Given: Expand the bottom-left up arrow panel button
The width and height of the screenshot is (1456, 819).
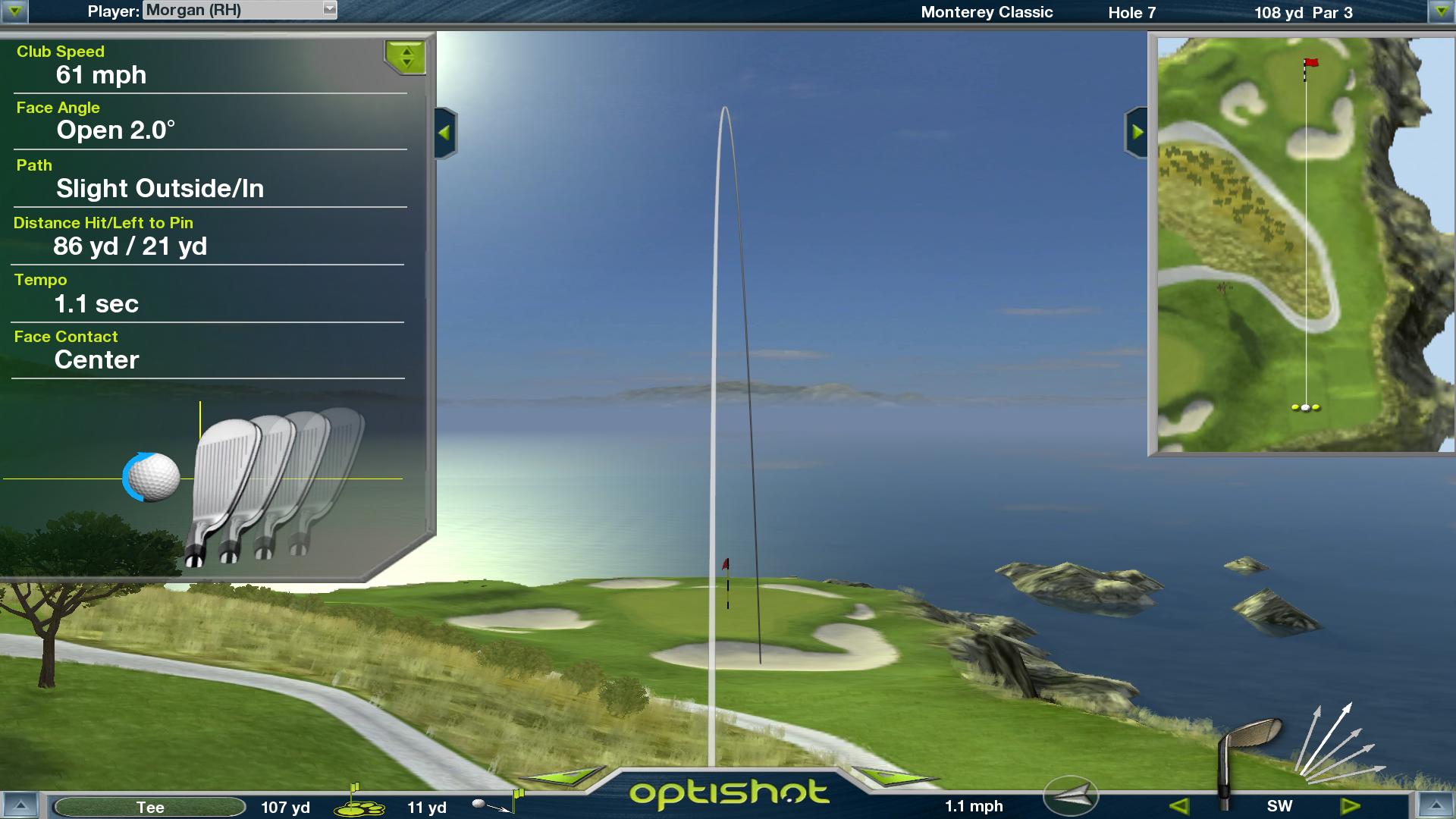Looking at the screenshot, I should (x=20, y=806).
